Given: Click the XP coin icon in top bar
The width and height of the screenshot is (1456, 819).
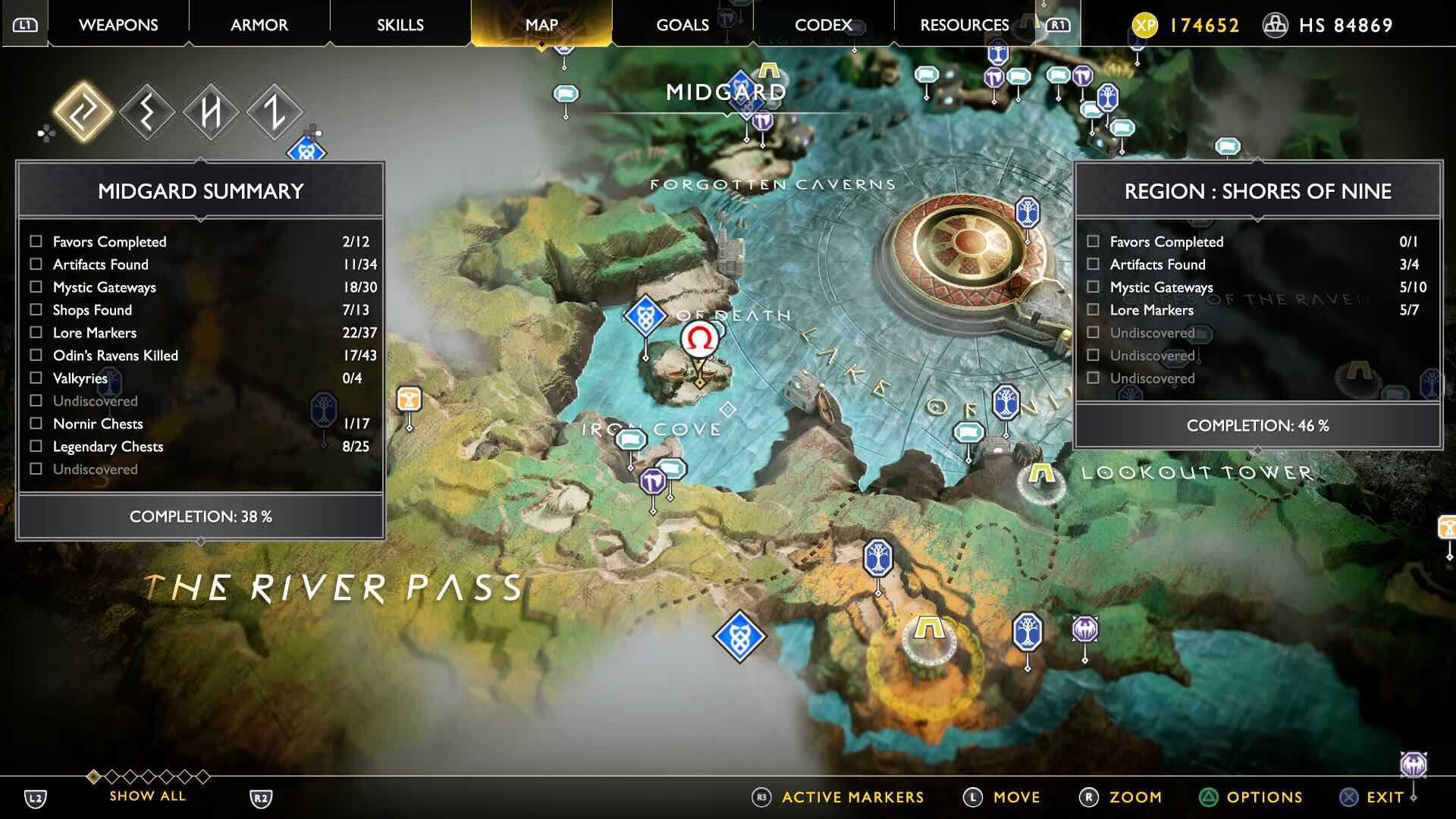Looking at the screenshot, I should pos(1147,25).
